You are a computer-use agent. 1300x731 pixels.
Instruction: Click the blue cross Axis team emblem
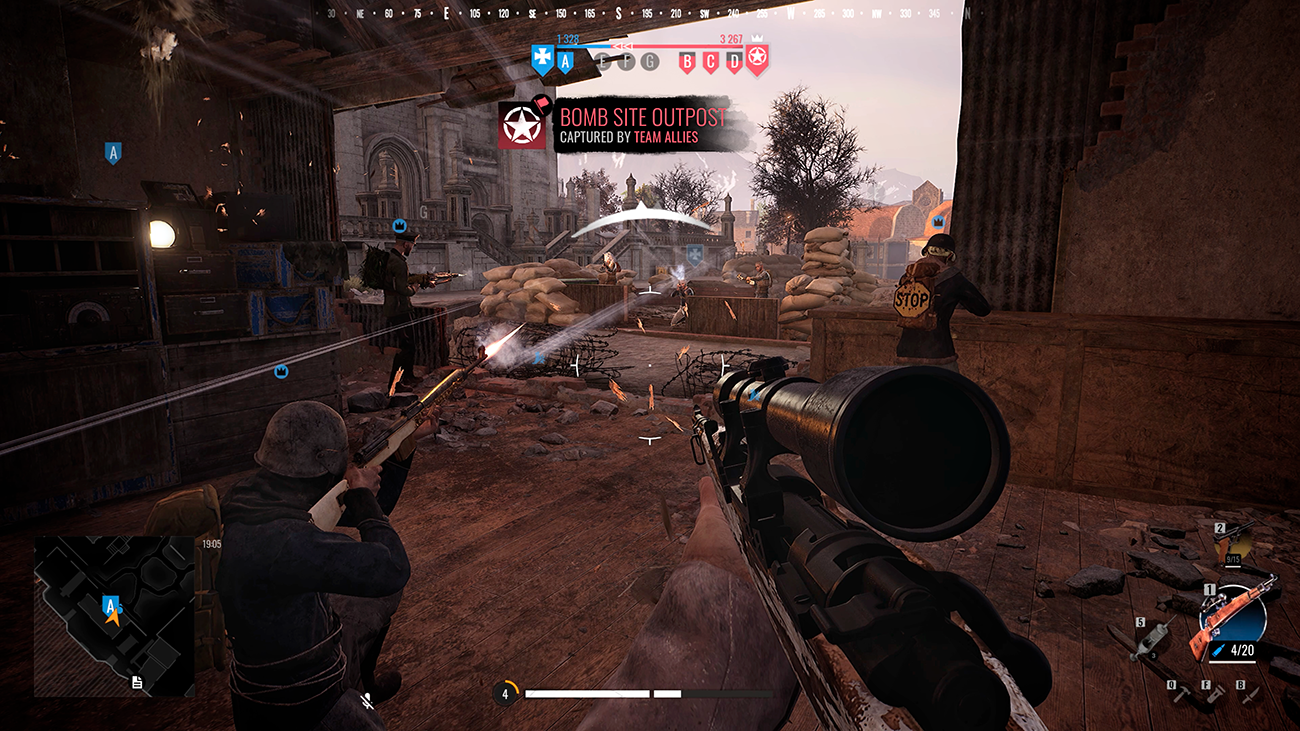[x=543, y=58]
